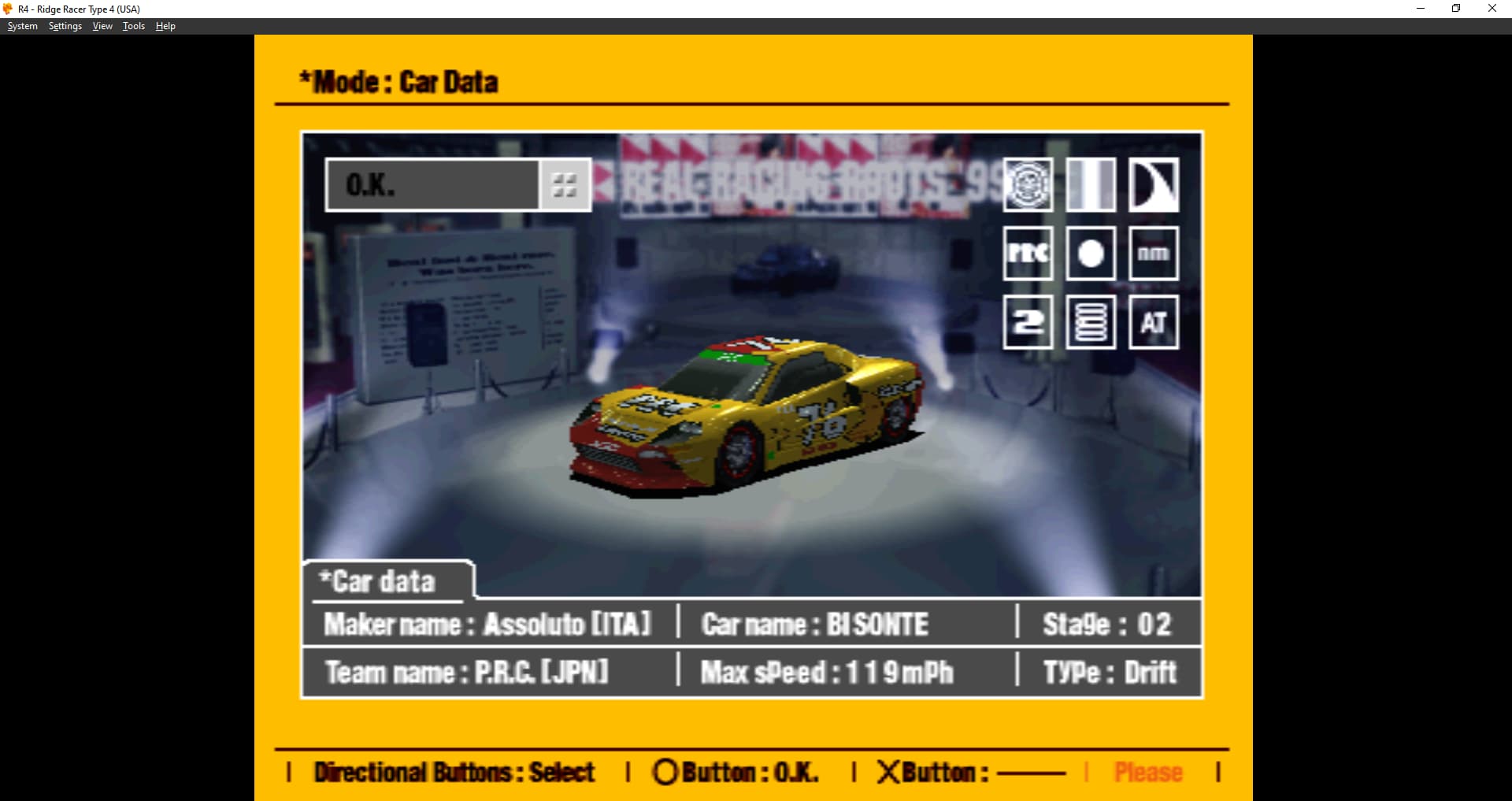Pick the coil spring icon
The image size is (1512, 801).
point(1091,322)
